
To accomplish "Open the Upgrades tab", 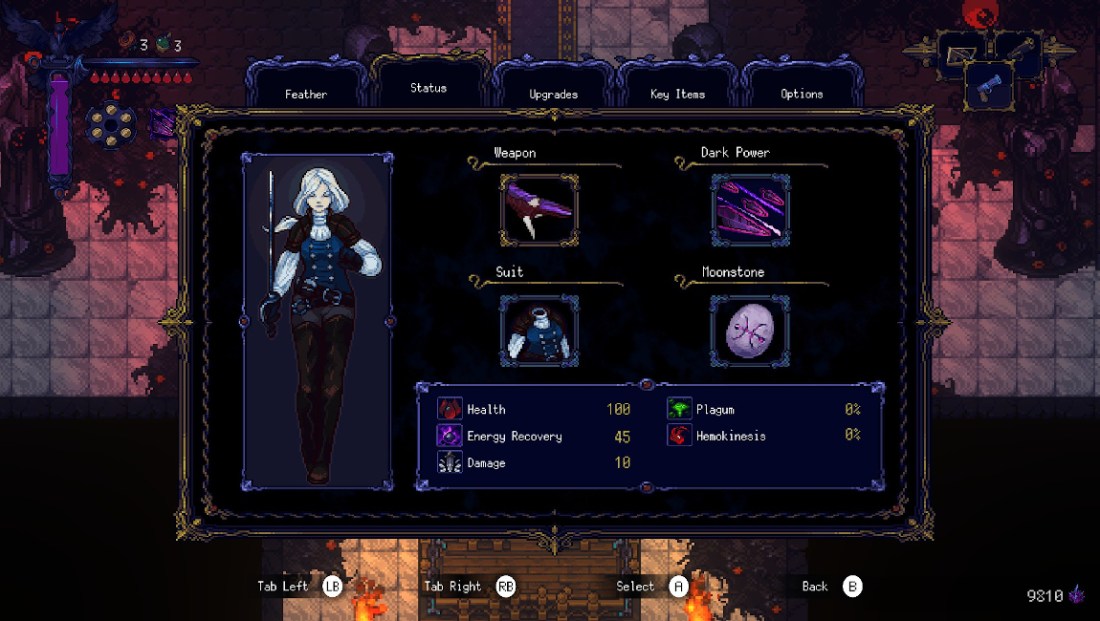I will [553, 93].
